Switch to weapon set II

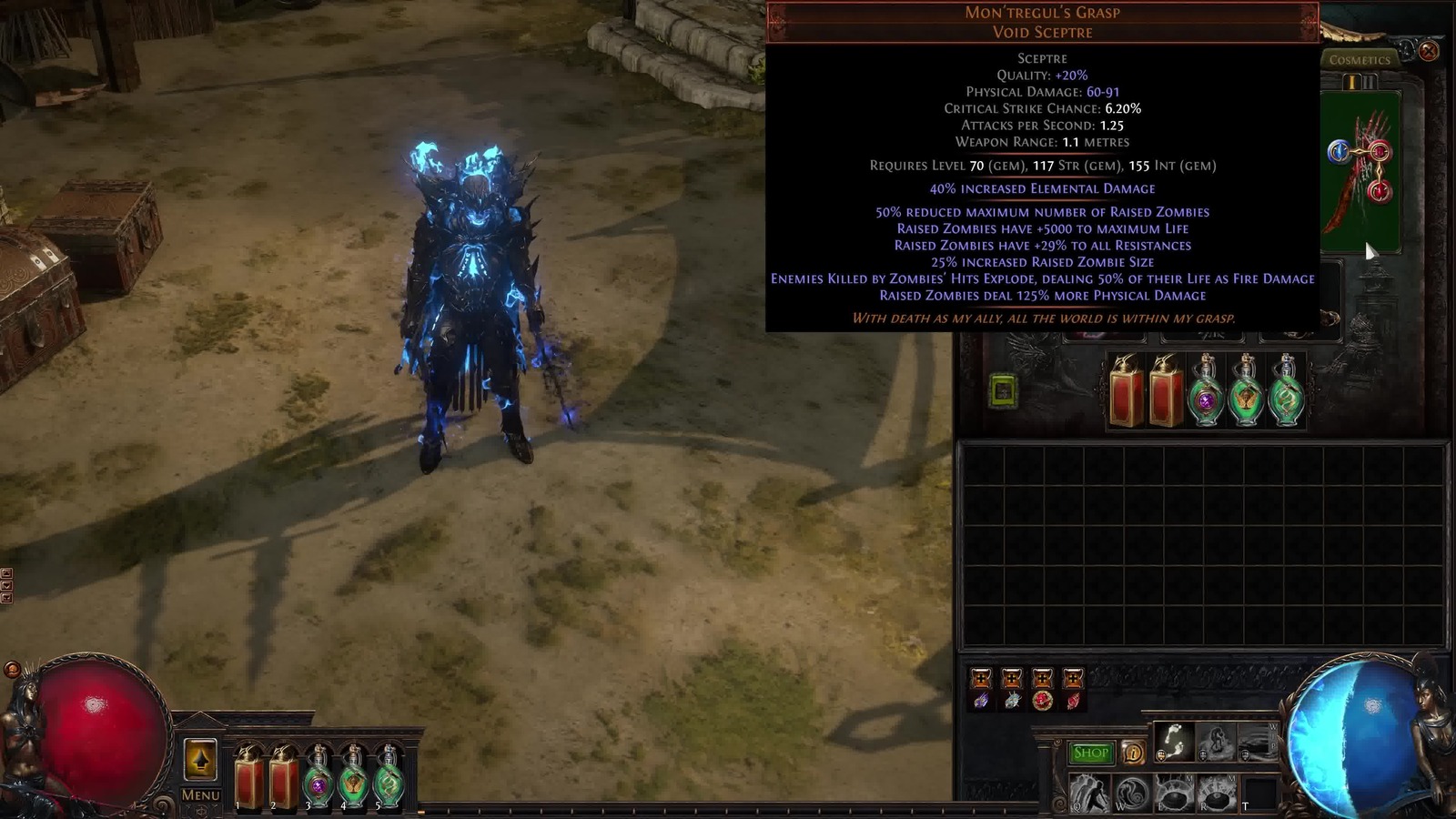1369,82
